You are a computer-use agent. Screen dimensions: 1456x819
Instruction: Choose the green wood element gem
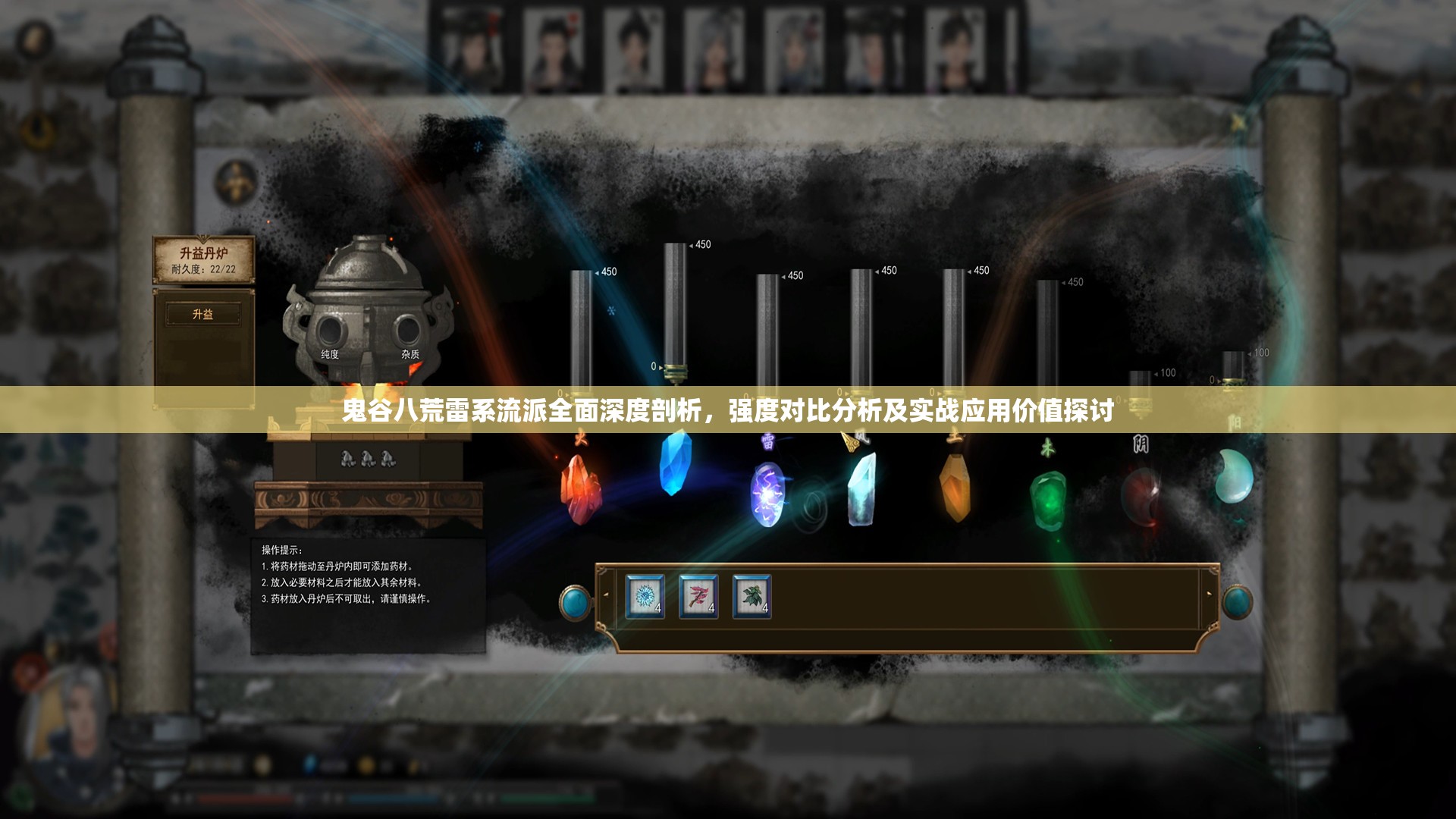[1048, 500]
